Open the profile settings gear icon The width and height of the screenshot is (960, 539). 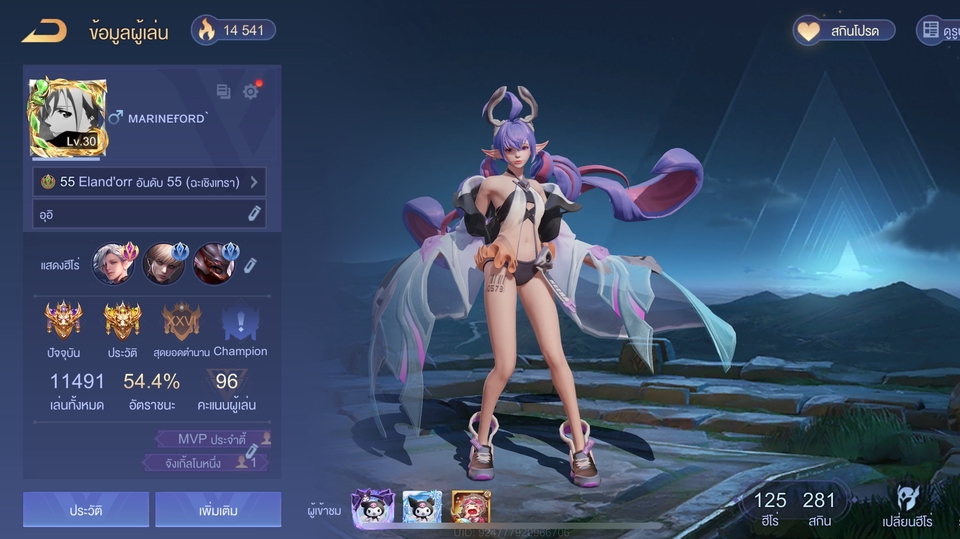[250, 91]
